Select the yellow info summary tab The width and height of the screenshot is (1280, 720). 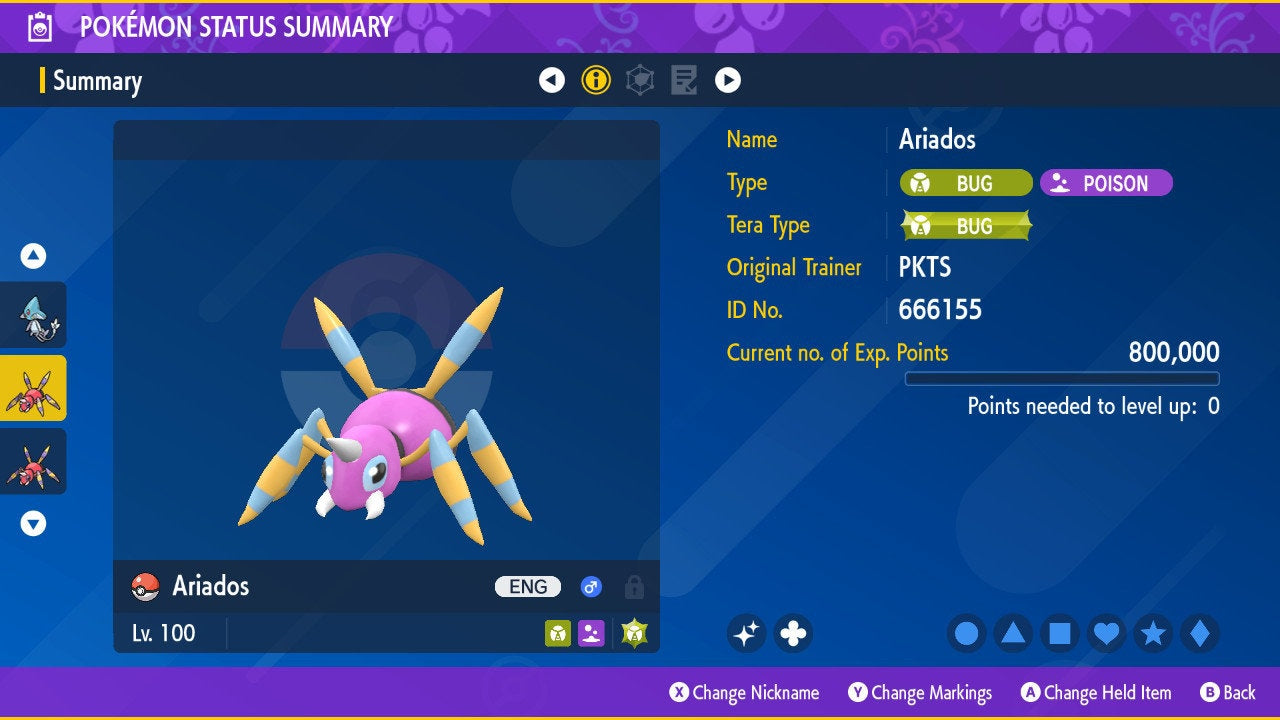coord(596,80)
